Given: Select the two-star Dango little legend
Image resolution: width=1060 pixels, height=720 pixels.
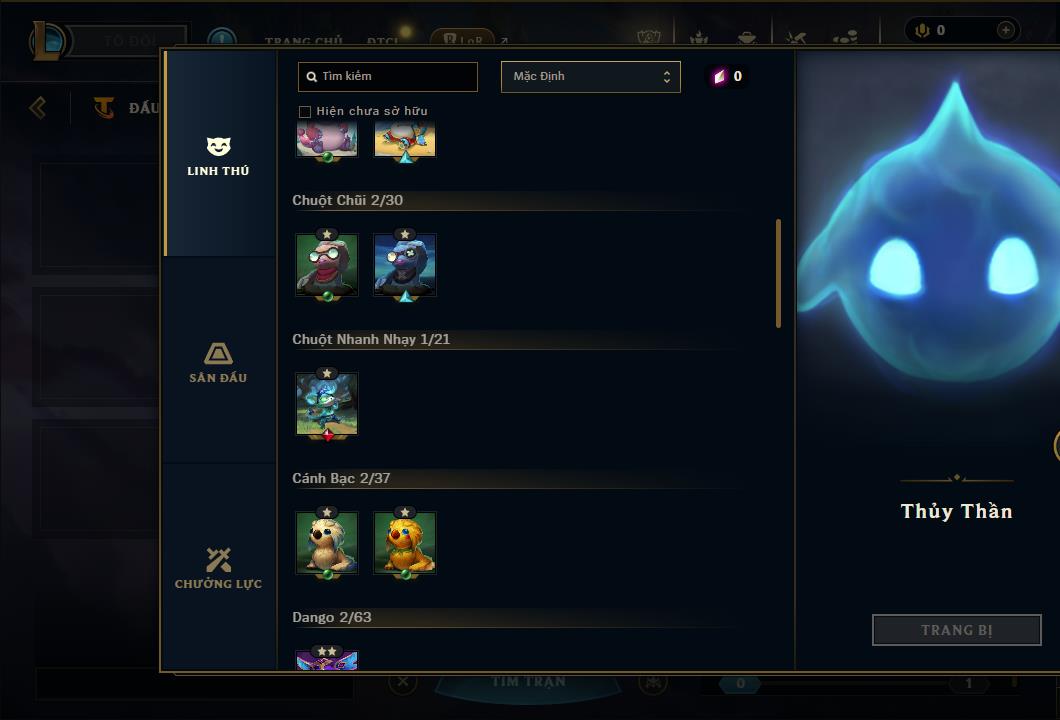Looking at the screenshot, I should [327, 660].
